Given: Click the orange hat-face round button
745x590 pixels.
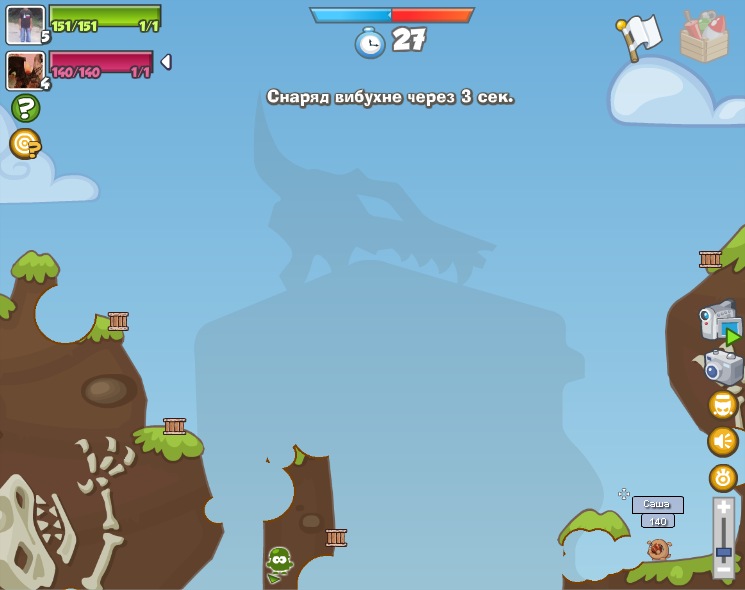Looking at the screenshot, I should tap(722, 405).
